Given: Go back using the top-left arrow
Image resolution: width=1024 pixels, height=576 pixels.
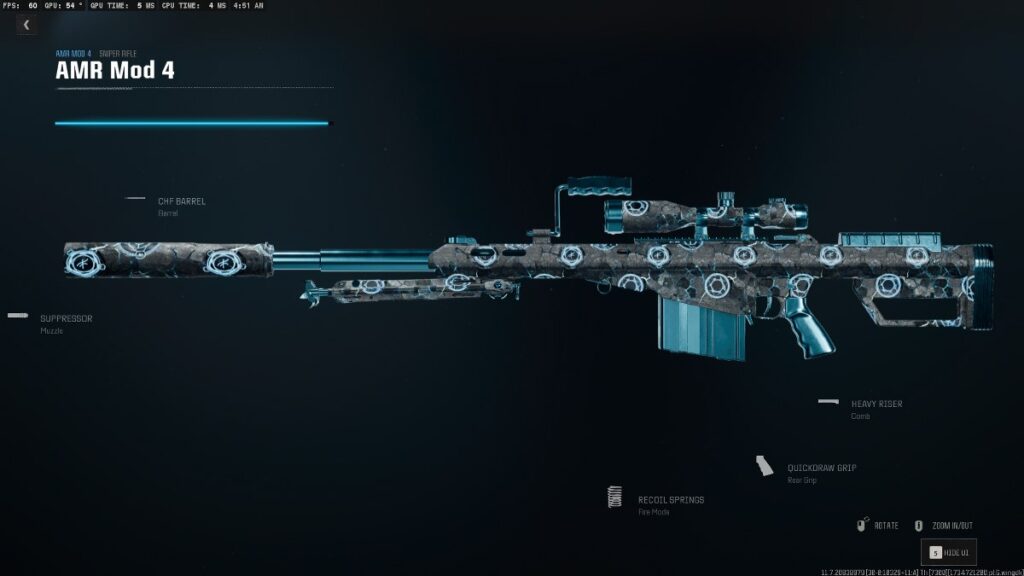Looking at the screenshot, I should [25, 25].
